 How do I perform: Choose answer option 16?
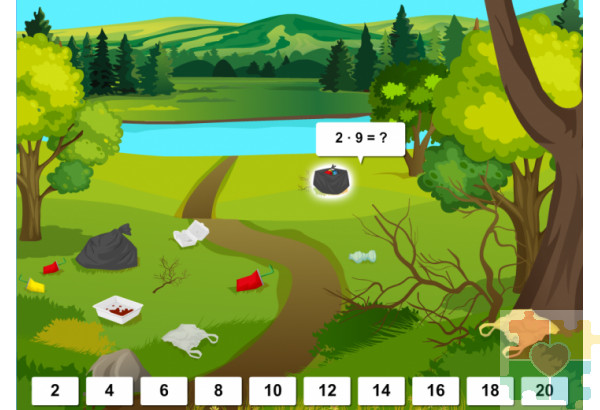(435, 391)
